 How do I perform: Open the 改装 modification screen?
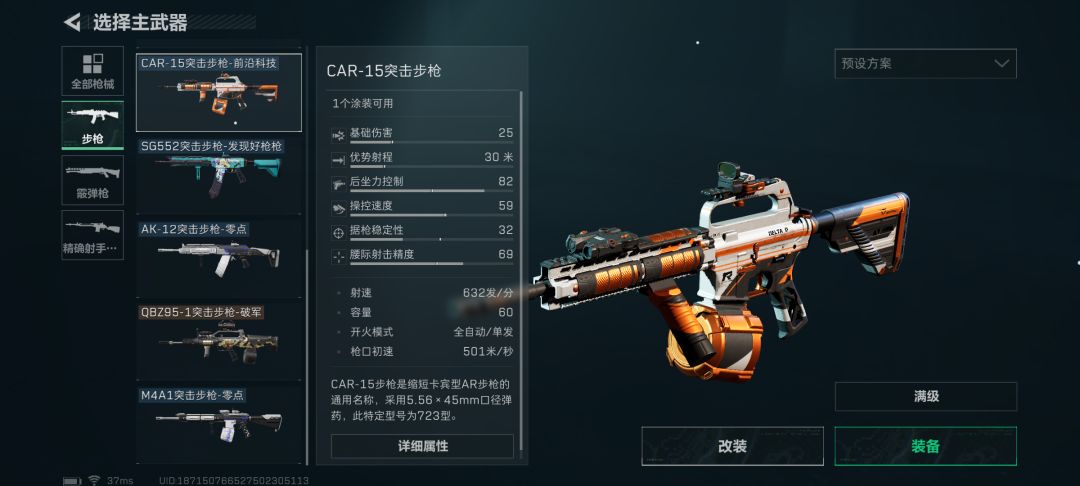[x=732, y=446]
